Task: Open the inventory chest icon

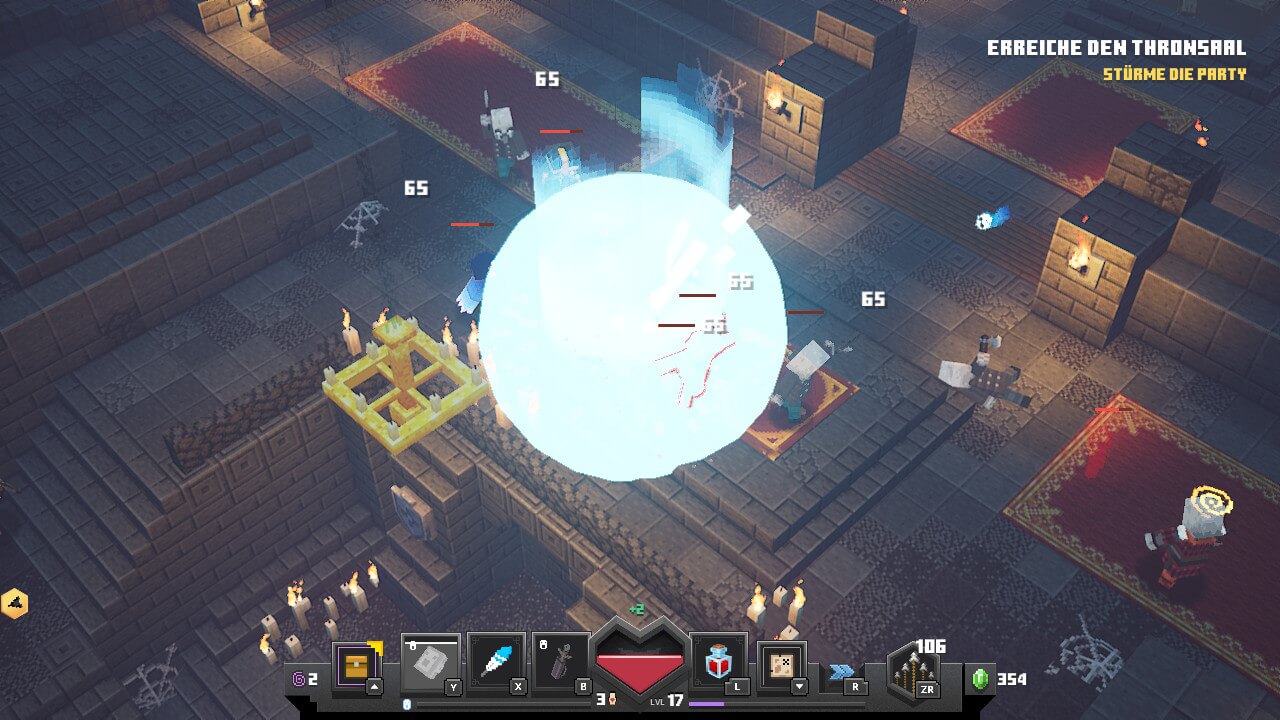Action: pyautogui.click(x=357, y=663)
